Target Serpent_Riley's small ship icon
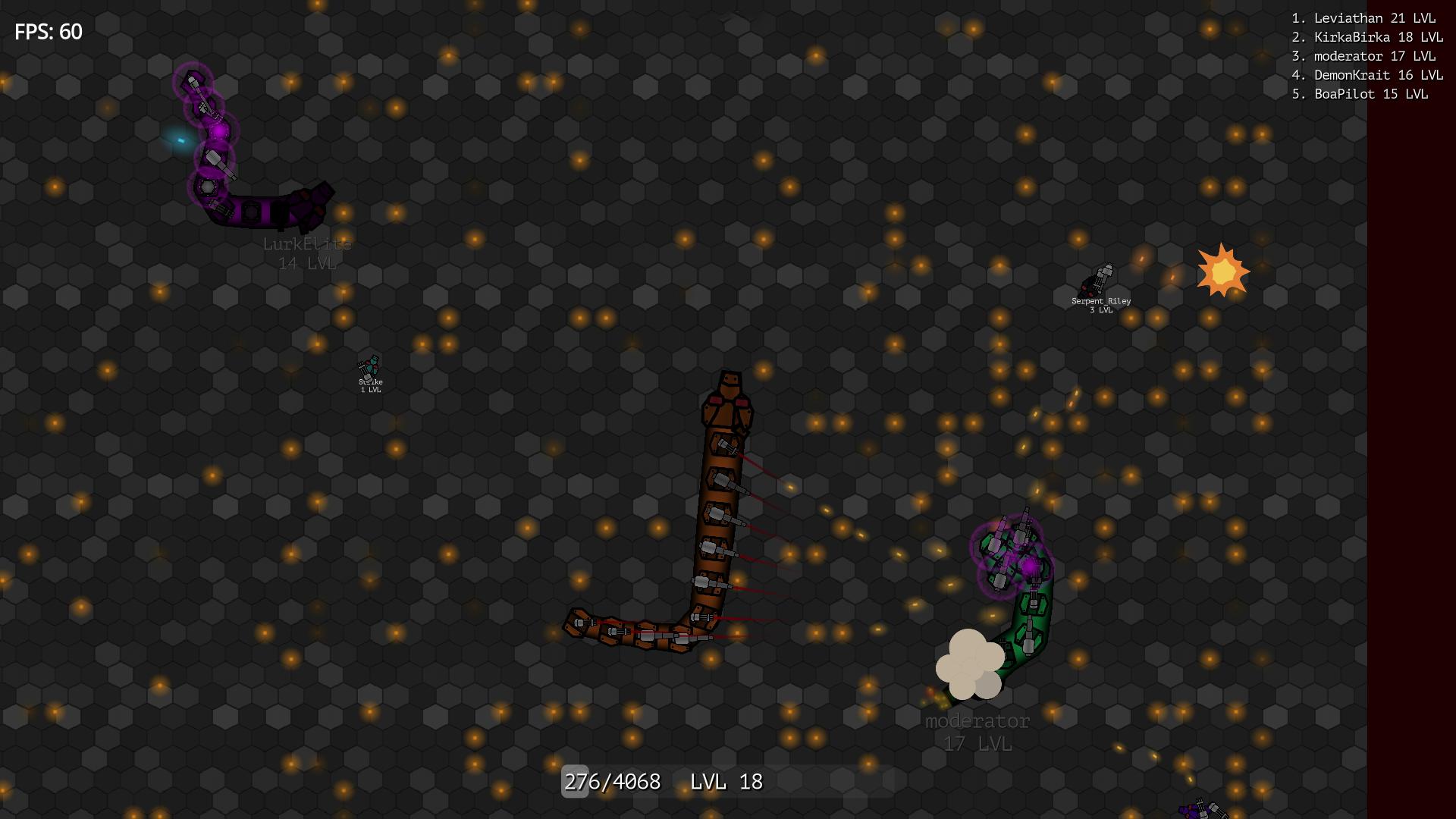 pos(1098,281)
